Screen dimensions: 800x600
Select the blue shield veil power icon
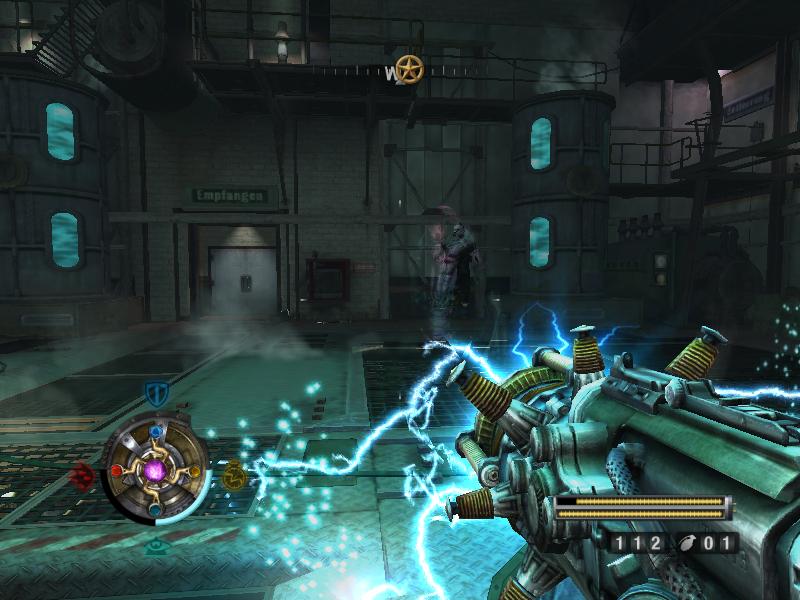click(x=154, y=392)
